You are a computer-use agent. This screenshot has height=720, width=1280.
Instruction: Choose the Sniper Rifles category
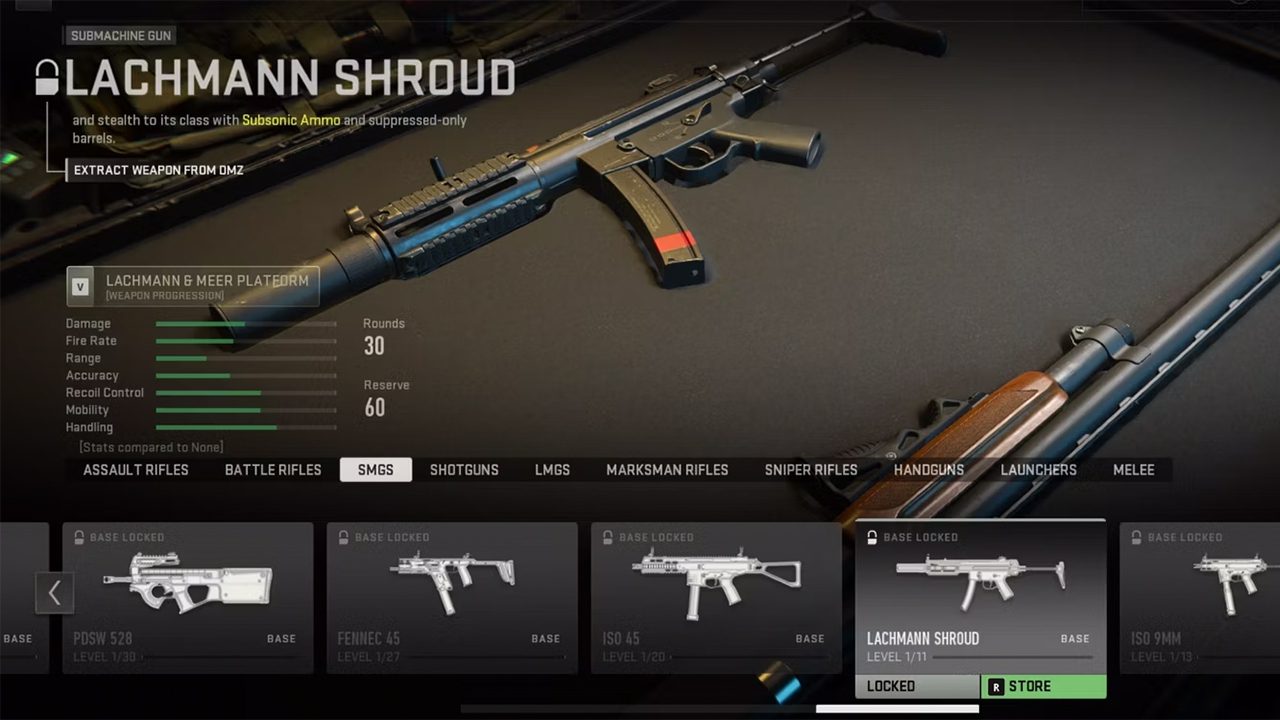coord(811,470)
